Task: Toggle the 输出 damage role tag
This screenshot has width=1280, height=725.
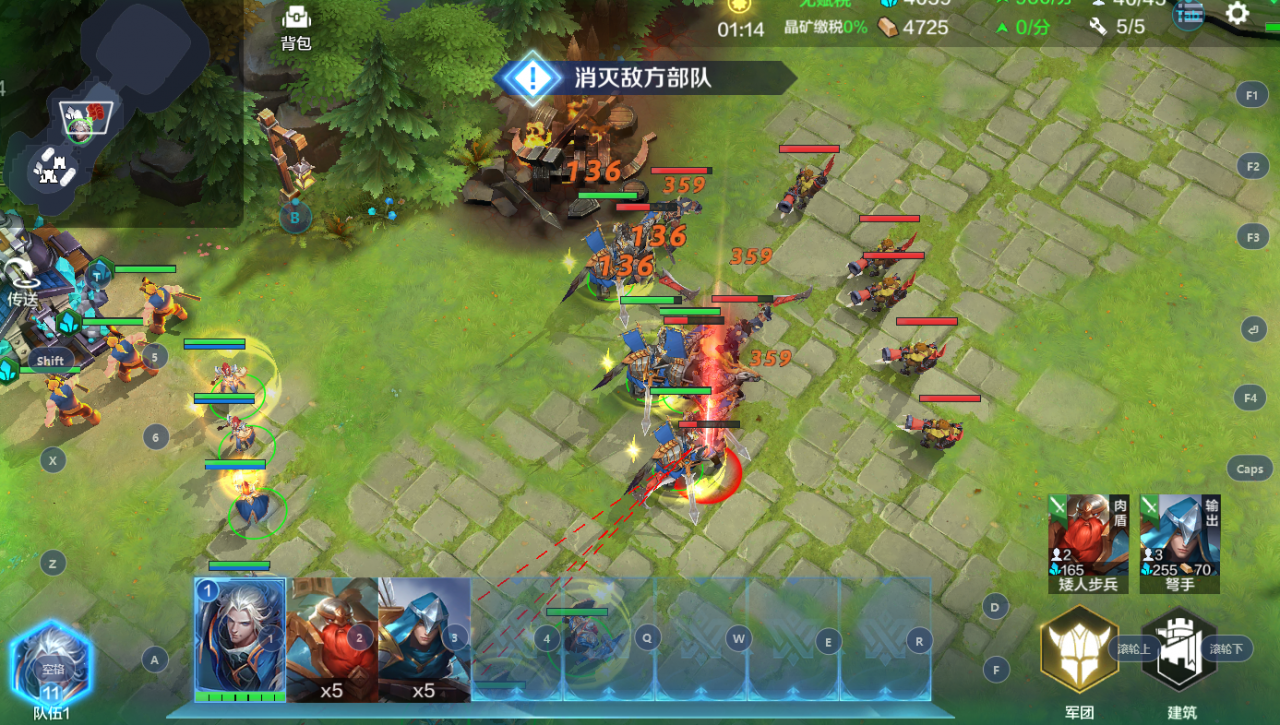Action: pyautogui.click(x=1212, y=511)
